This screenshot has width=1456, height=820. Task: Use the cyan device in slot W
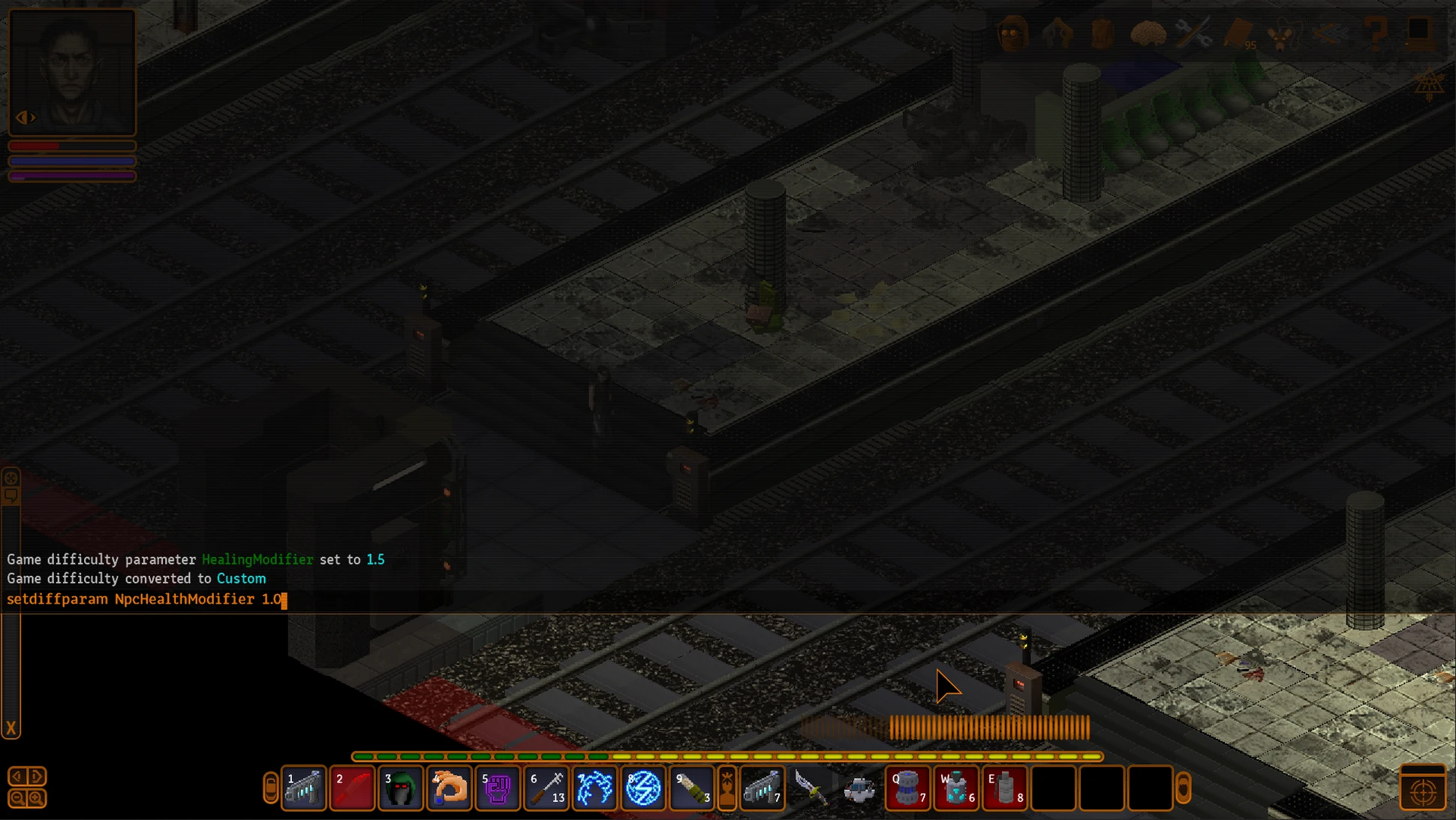coord(956,788)
